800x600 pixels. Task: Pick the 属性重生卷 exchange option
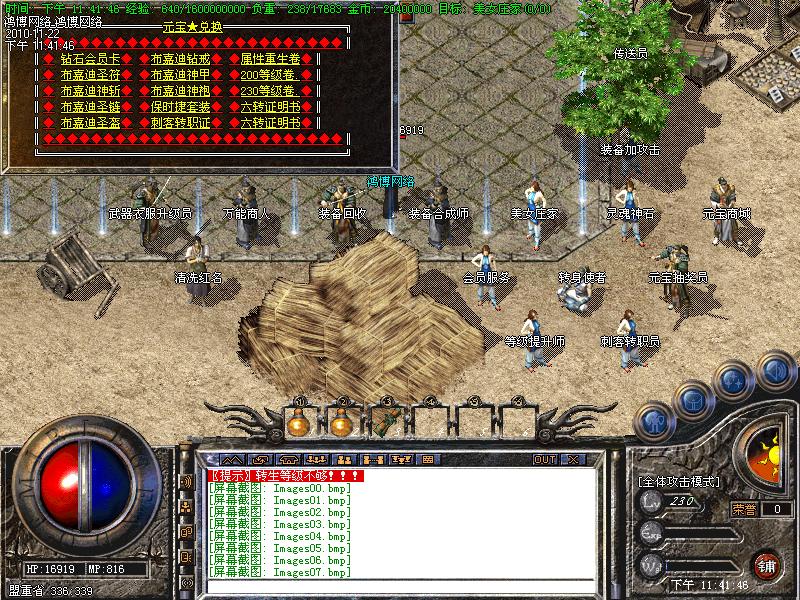tap(270, 59)
